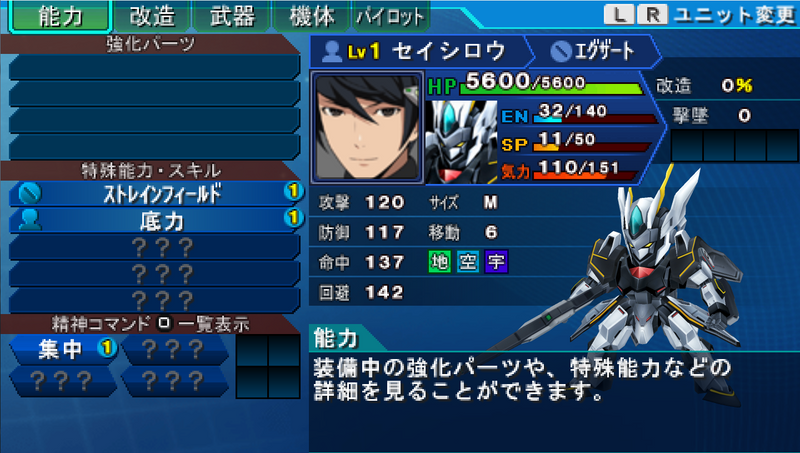This screenshot has width=800, height=453.
Task: Select the 集中 spirit command
Action: (x=64, y=349)
